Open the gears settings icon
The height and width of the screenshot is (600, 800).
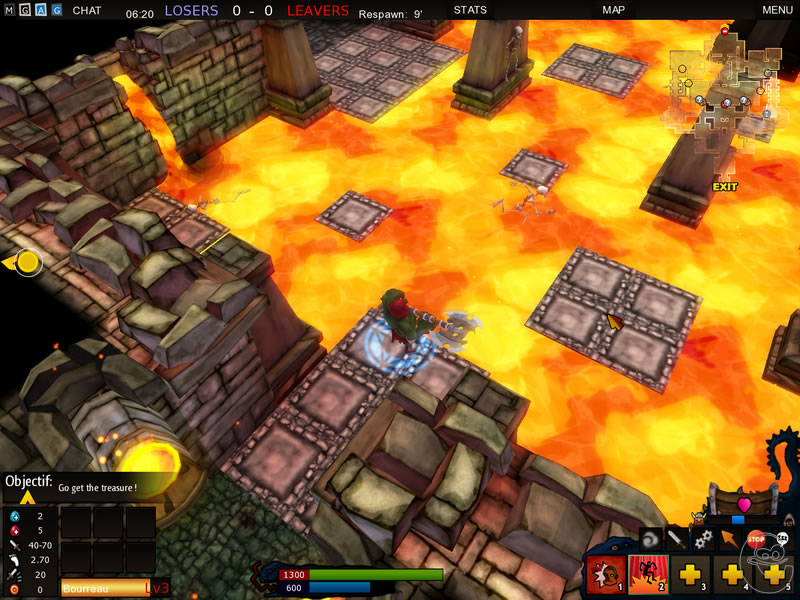pyautogui.click(x=703, y=540)
